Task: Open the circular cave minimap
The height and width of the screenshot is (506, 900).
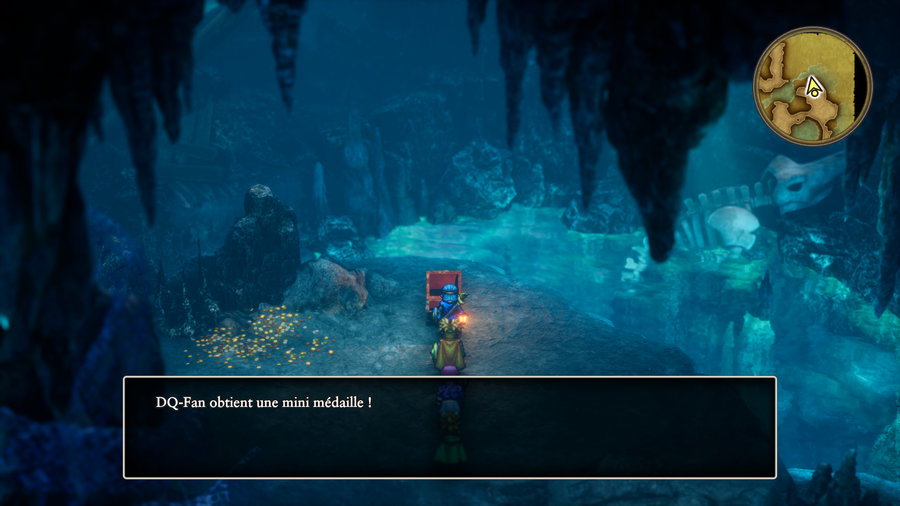Action: point(812,86)
